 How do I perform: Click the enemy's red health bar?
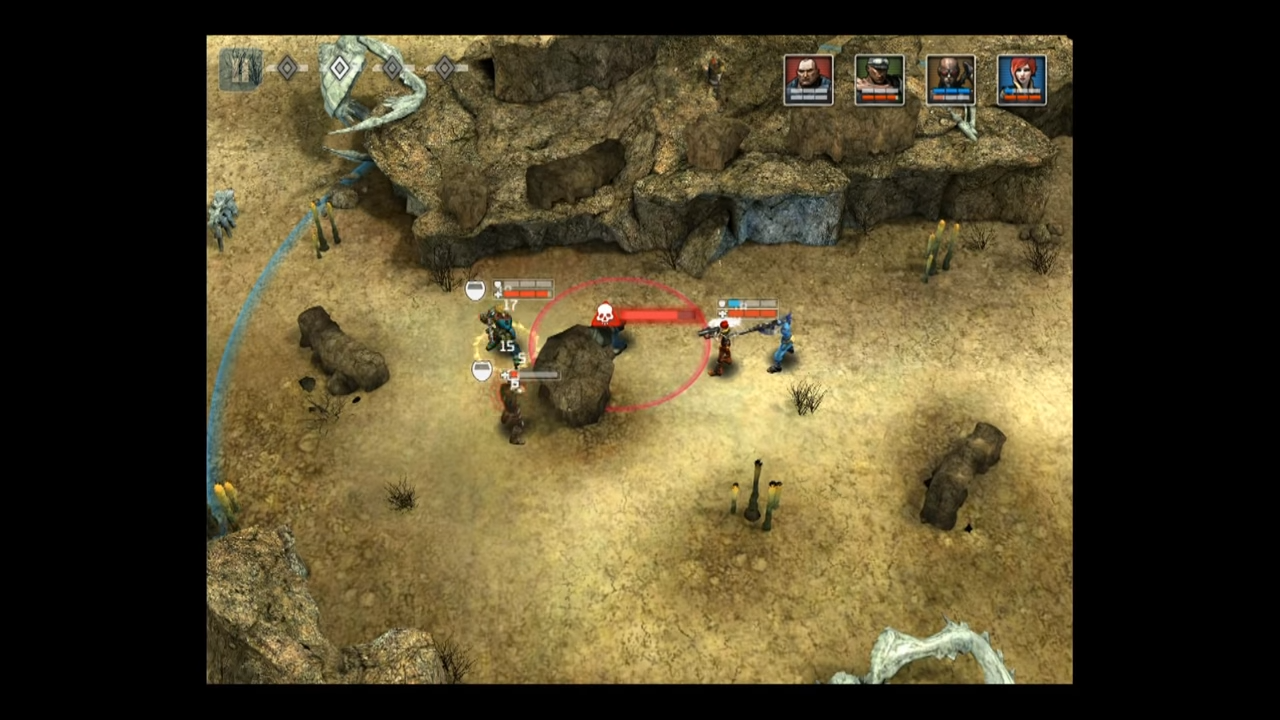[648, 315]
